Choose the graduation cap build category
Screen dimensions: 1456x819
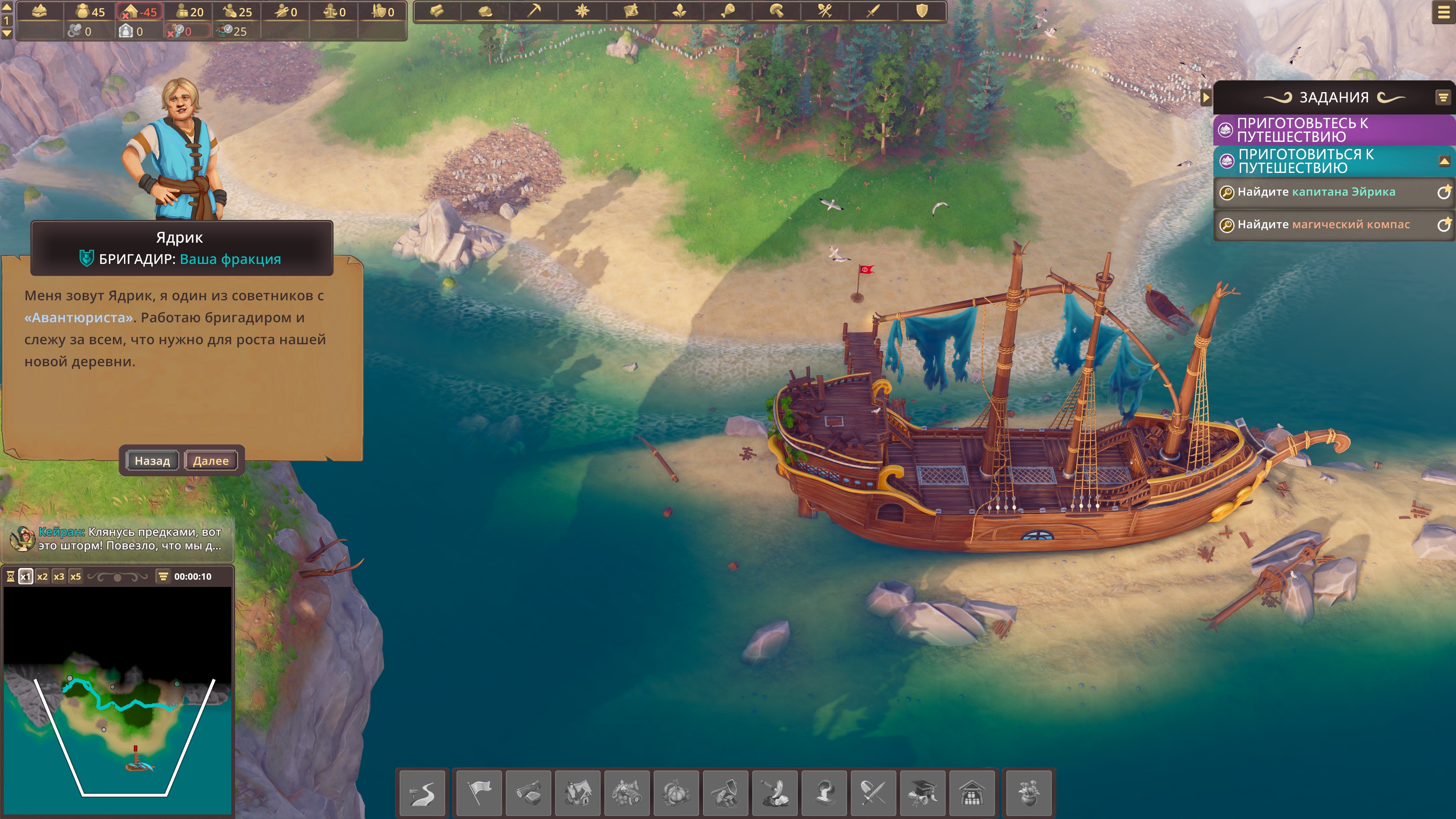point(923,792)
